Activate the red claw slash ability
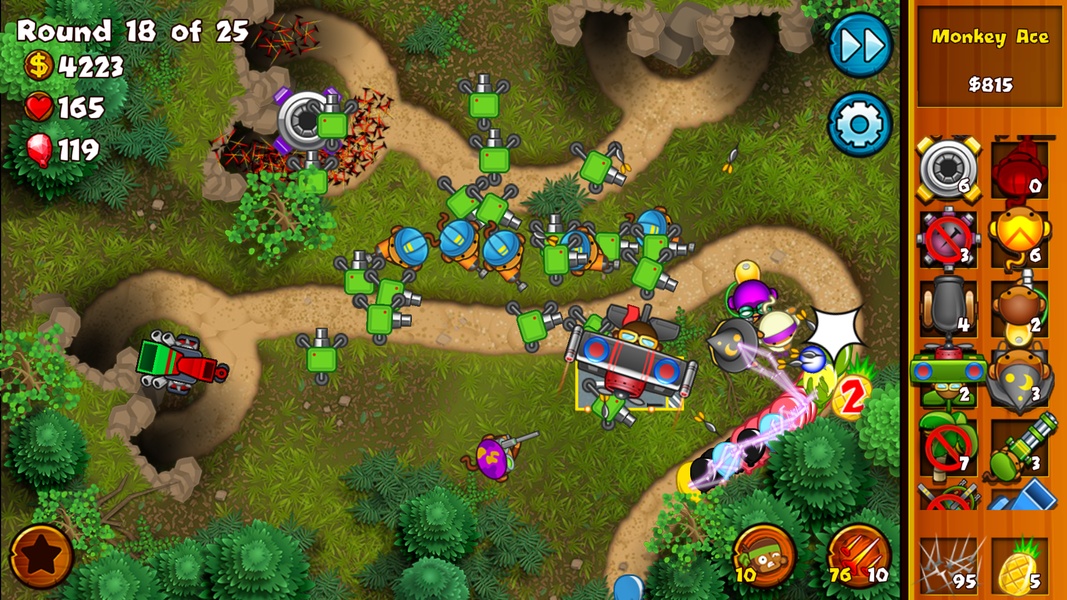This screenshot has width=1067, height=600. click(x=857, y=555)
